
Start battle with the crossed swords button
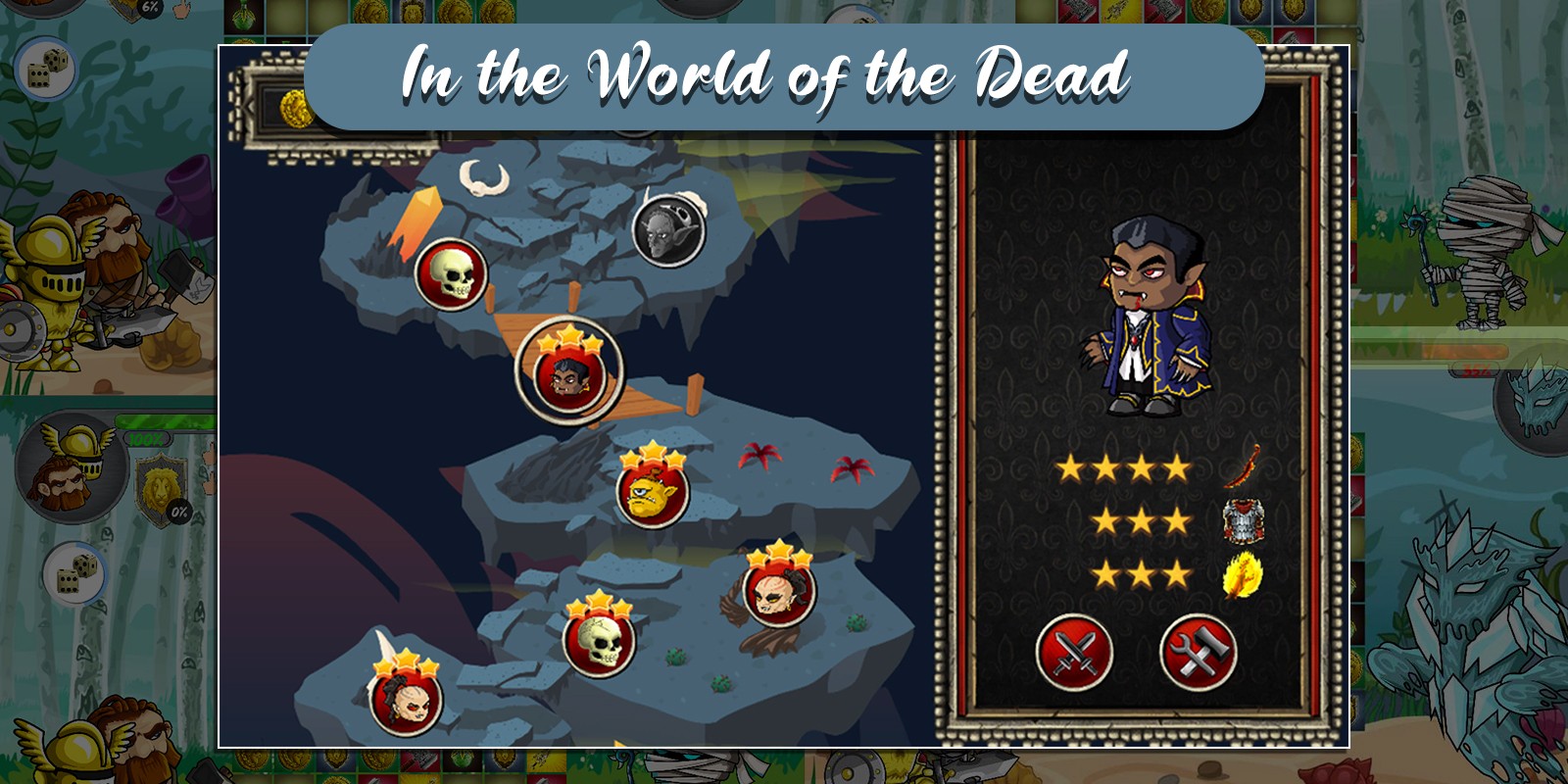tap(1074, 653)
